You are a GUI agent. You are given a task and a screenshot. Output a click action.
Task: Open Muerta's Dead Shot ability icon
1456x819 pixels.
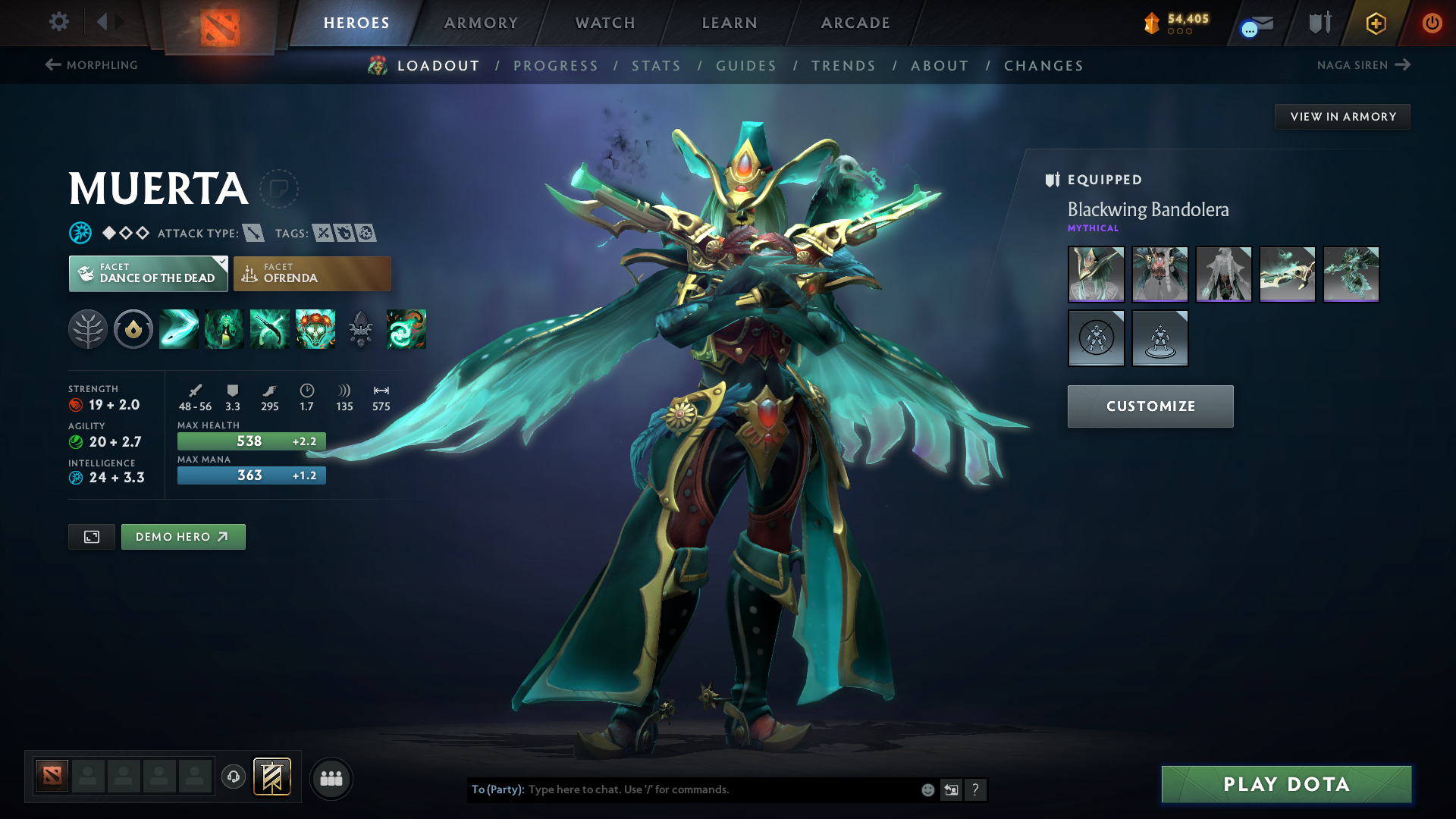pos(178,329)
